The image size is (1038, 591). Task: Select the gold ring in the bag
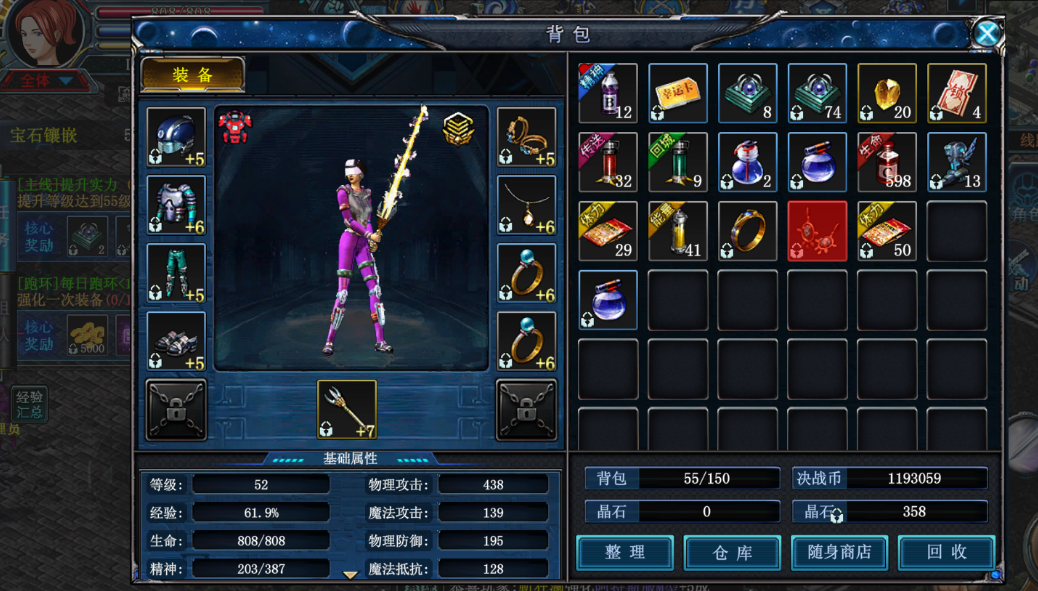747,230
